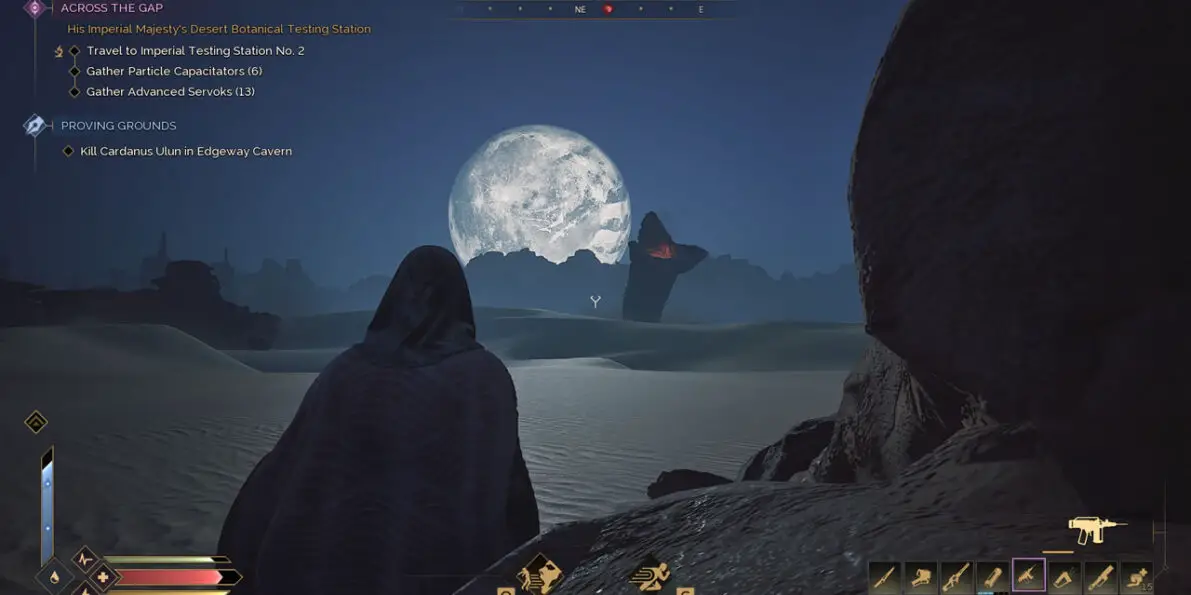Click the health cross icon
1191x595 pixels.
(102, 577)
